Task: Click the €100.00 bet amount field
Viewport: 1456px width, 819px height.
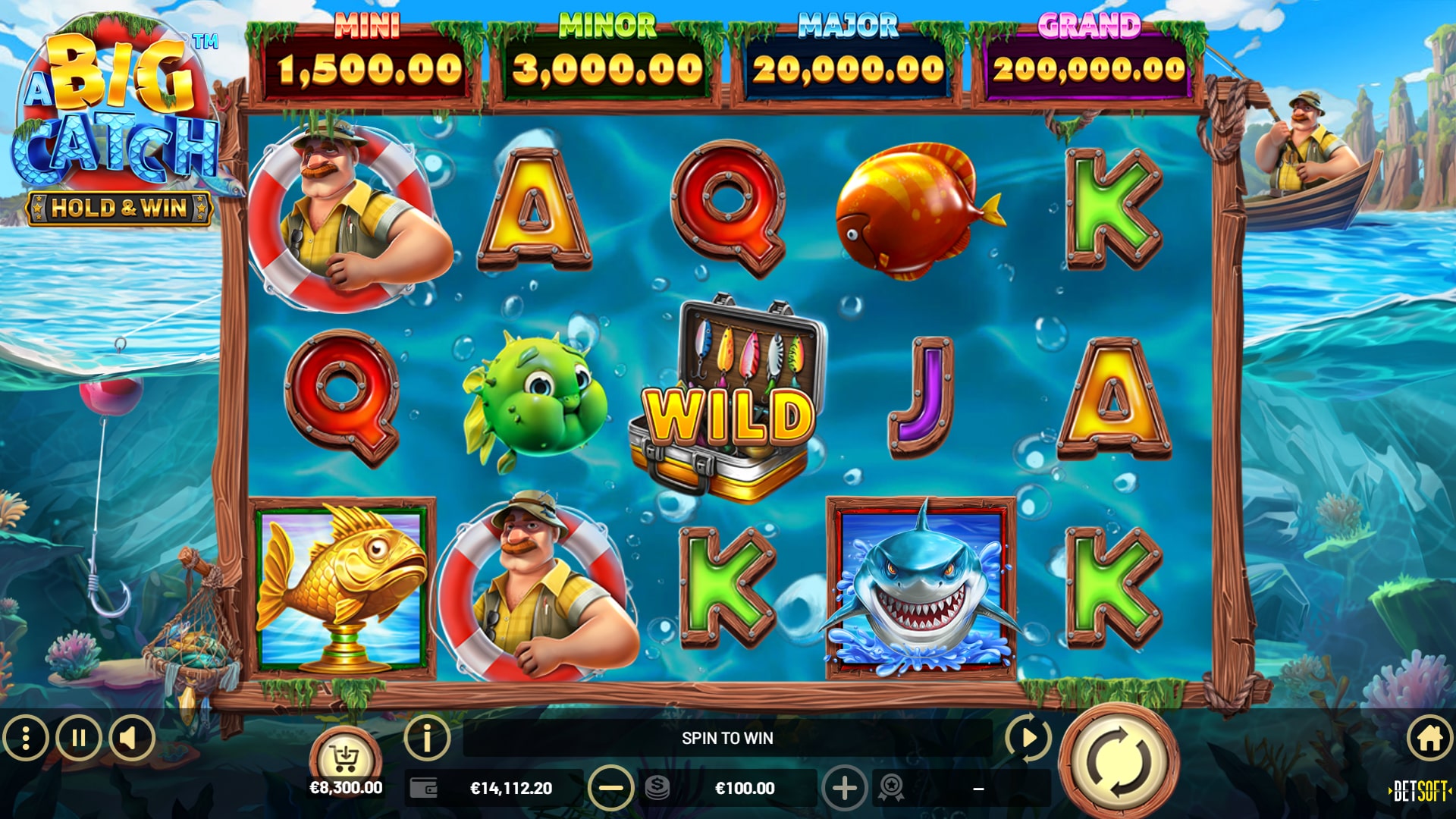Action: point(747,786)
